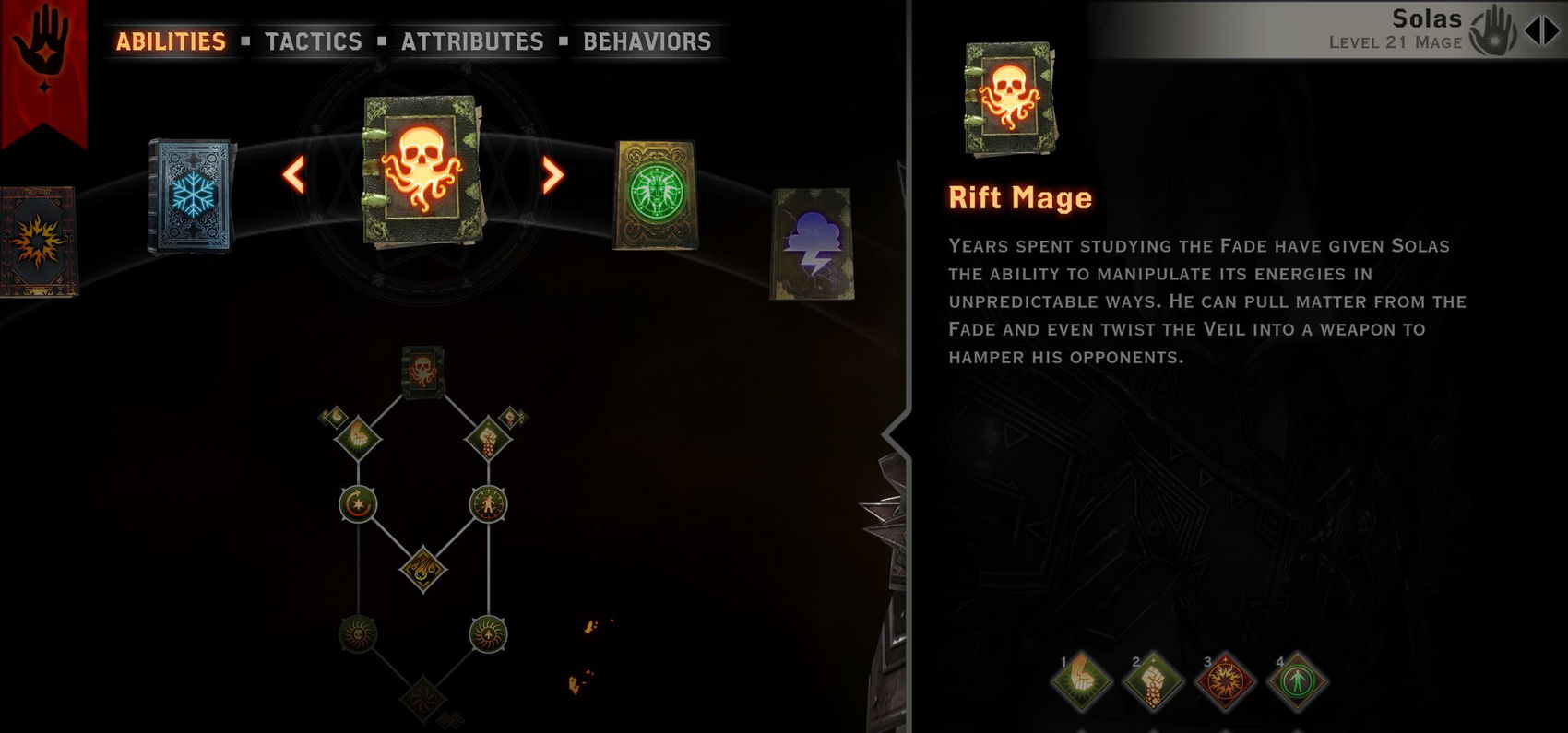Click the ABILITIES label
1568x733 pixels.
170,41
